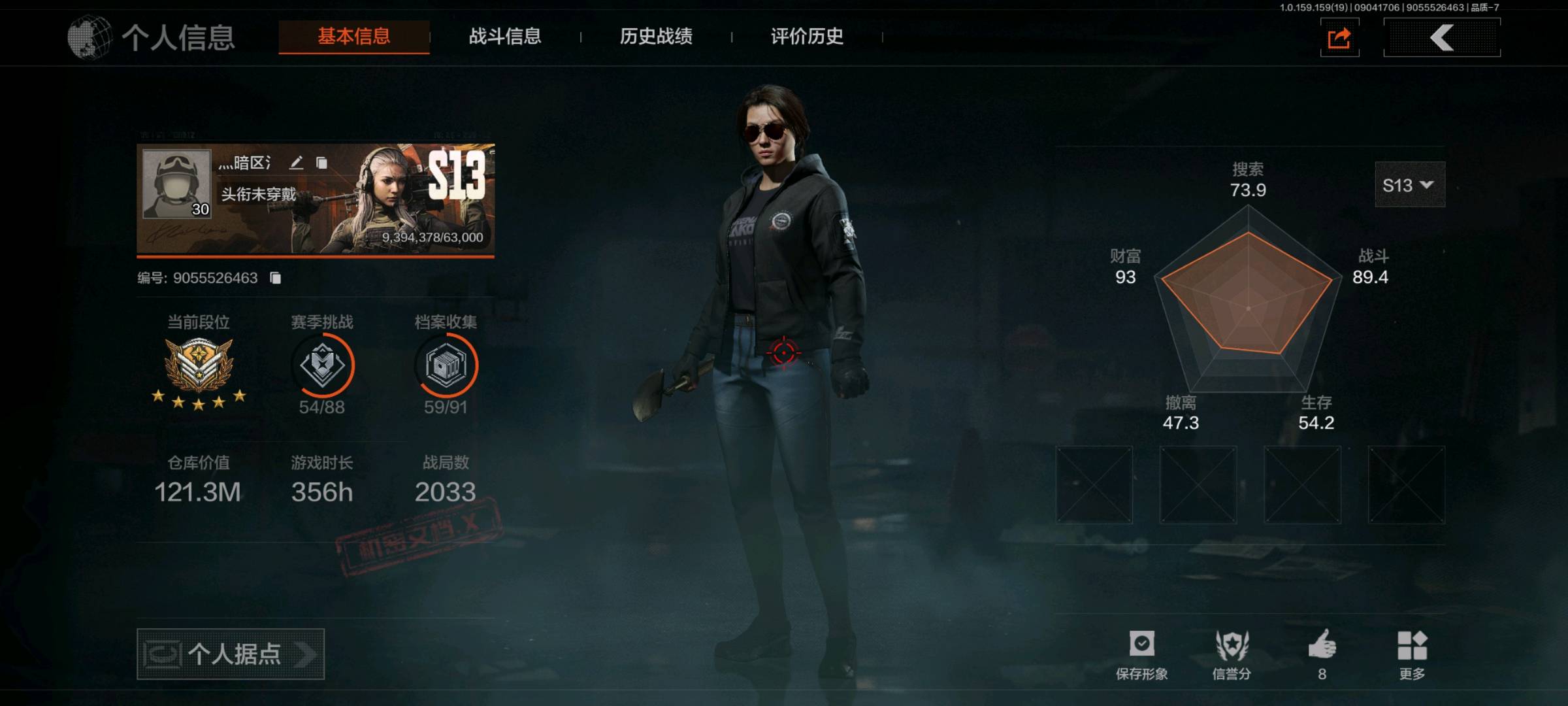Show the 历史战绩 tab
The width and height of the screenshot is (1568, 706).
(x=656, y=37)
